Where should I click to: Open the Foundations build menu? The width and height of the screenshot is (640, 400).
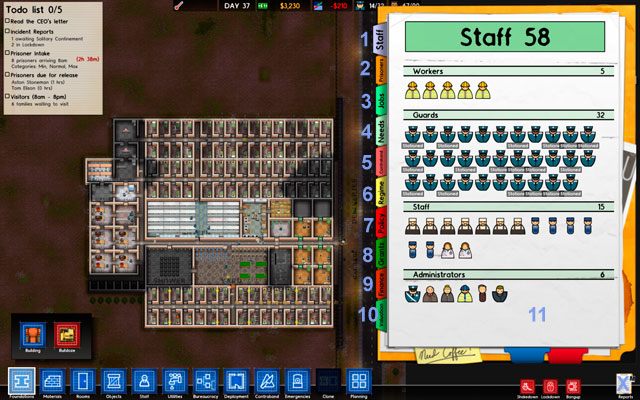(x=22, y=381)
